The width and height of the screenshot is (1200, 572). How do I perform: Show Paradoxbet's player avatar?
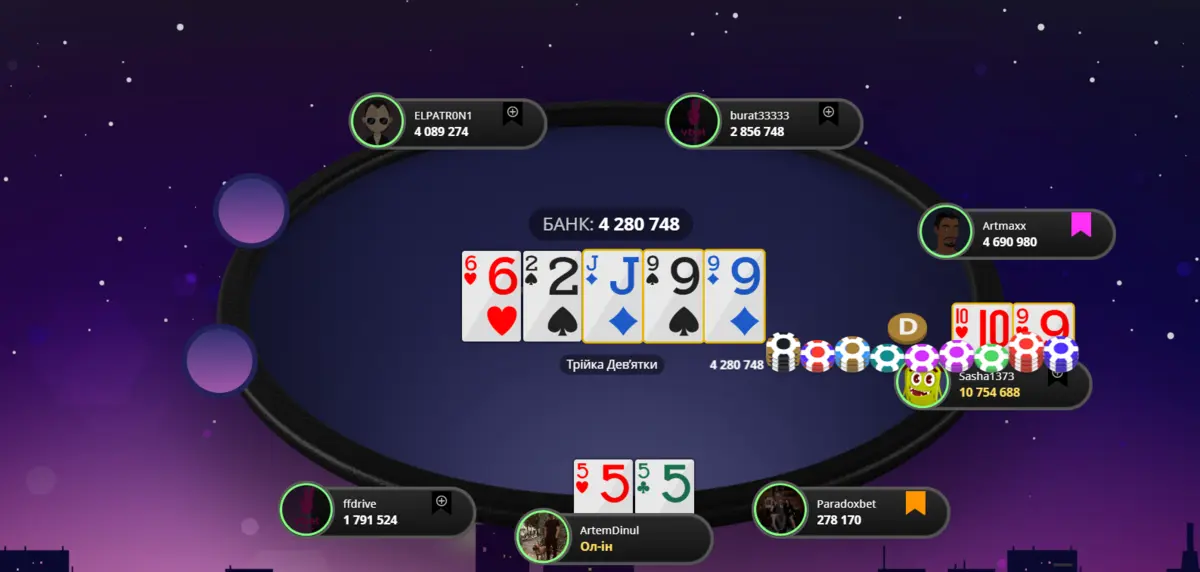pyautogui.click(x=780, y=510)
